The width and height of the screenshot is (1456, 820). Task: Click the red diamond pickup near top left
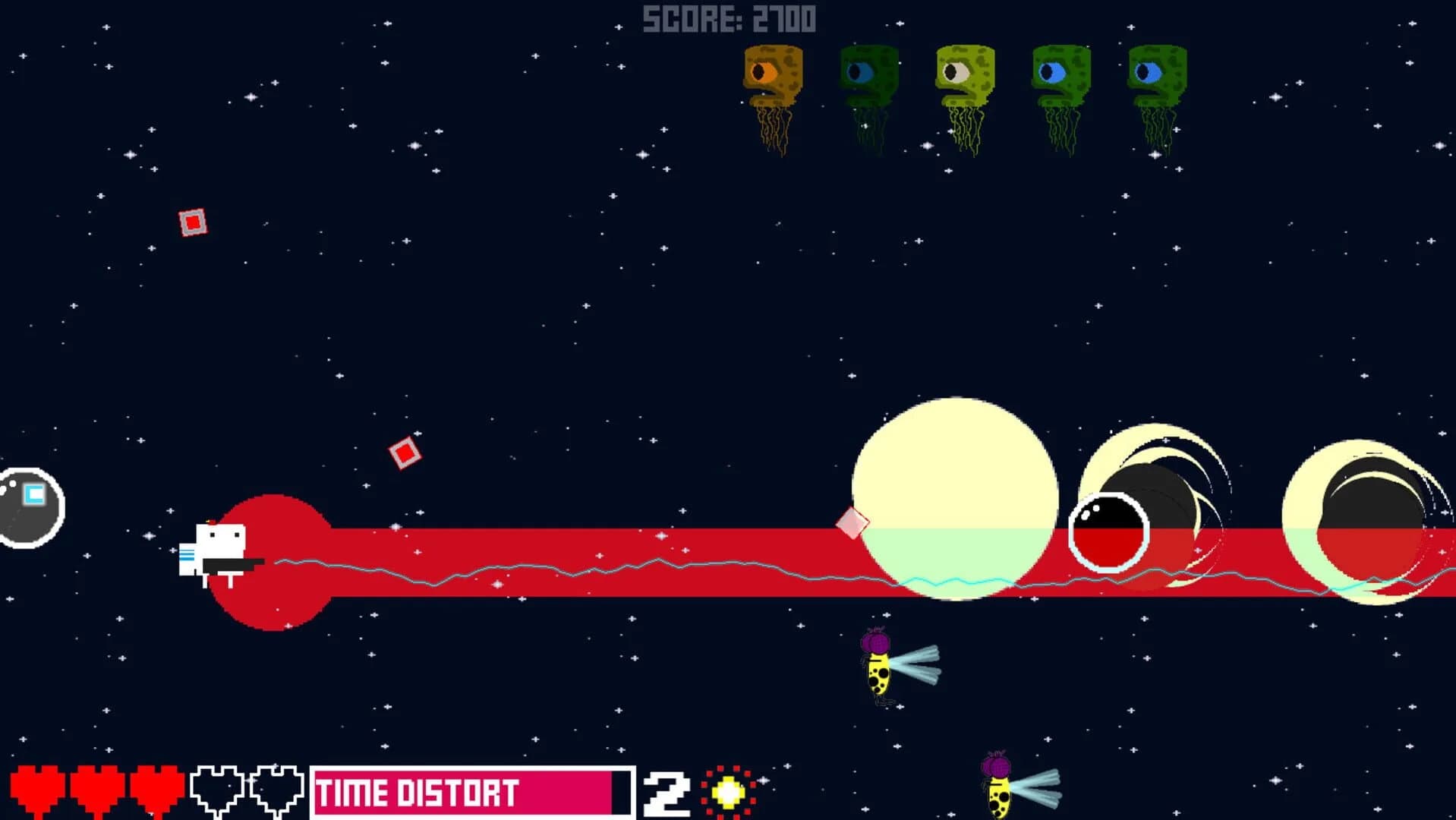192,222
